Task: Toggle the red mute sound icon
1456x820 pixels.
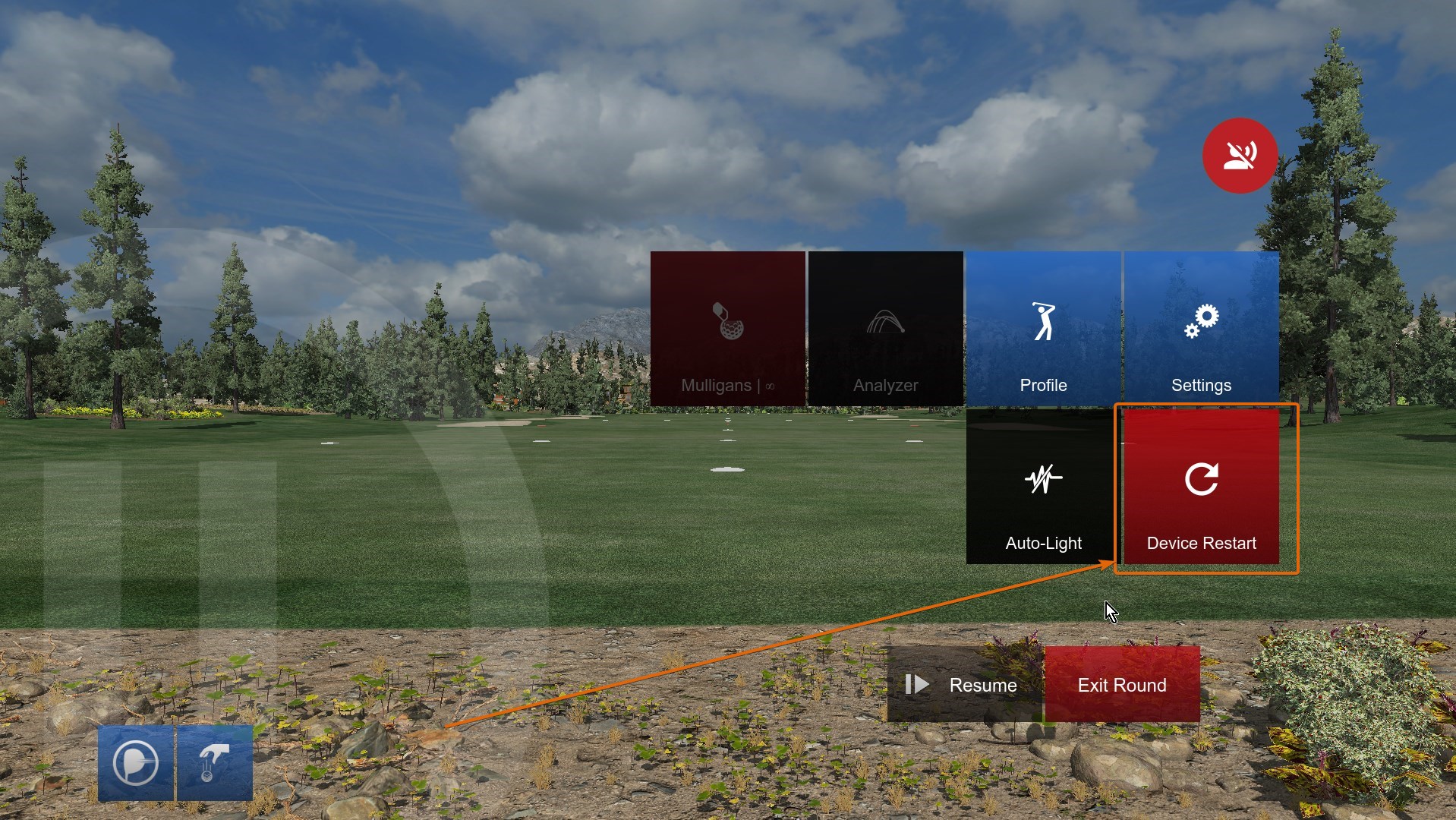Action: (1240, 155)
